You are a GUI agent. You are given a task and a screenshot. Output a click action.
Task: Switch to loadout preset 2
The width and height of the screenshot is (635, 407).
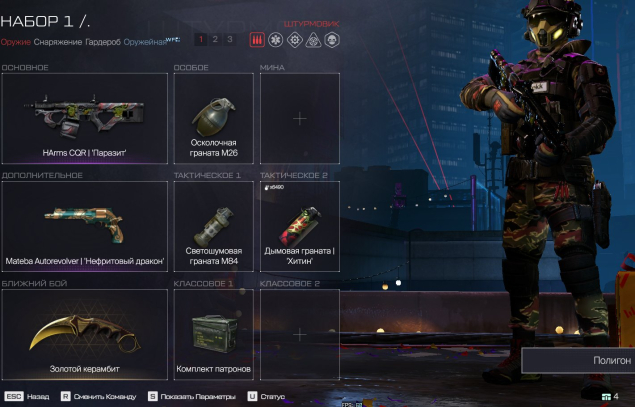(x=215, y=40)
